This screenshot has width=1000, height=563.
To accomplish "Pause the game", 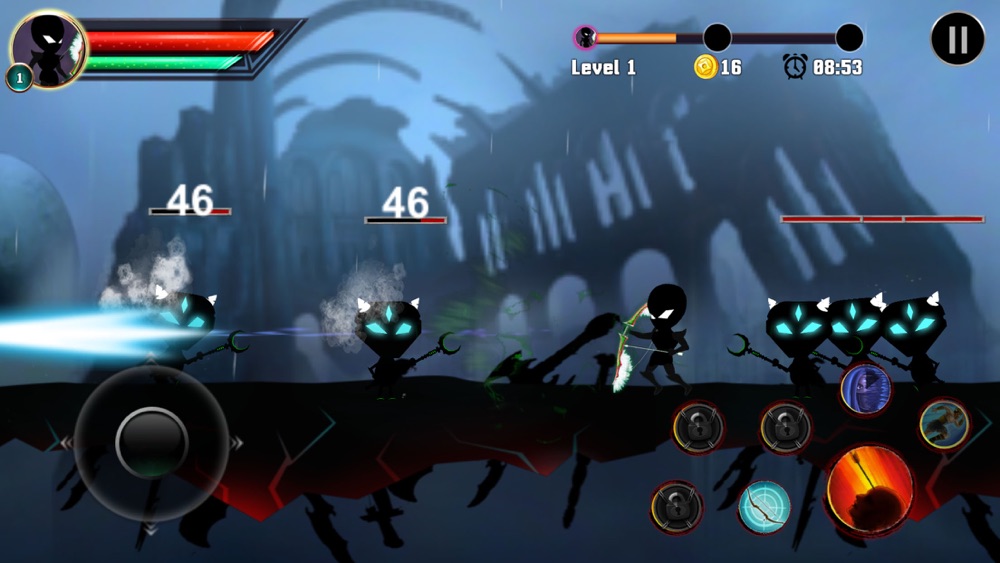I will [957, 39].
